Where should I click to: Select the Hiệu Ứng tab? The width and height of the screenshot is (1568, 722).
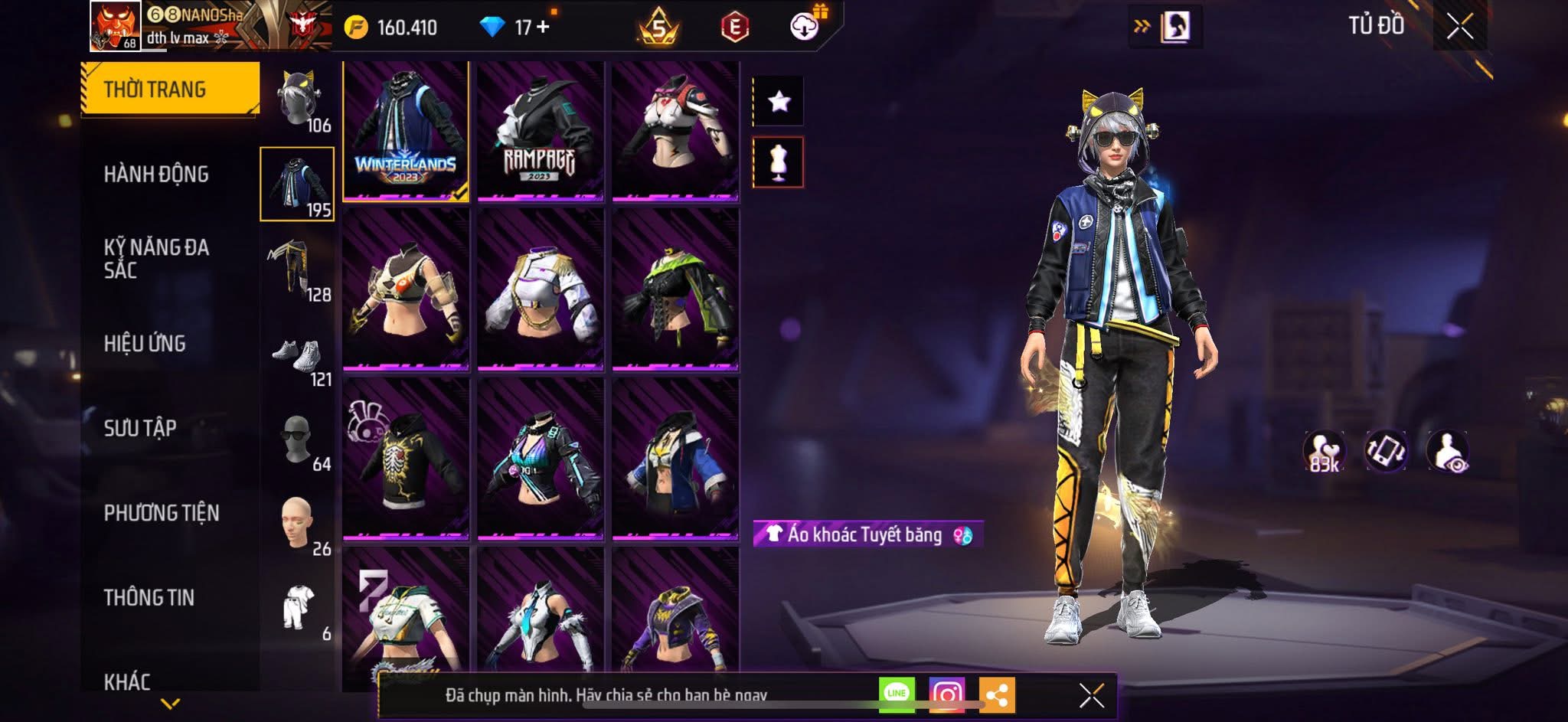[x=145, y=344]
